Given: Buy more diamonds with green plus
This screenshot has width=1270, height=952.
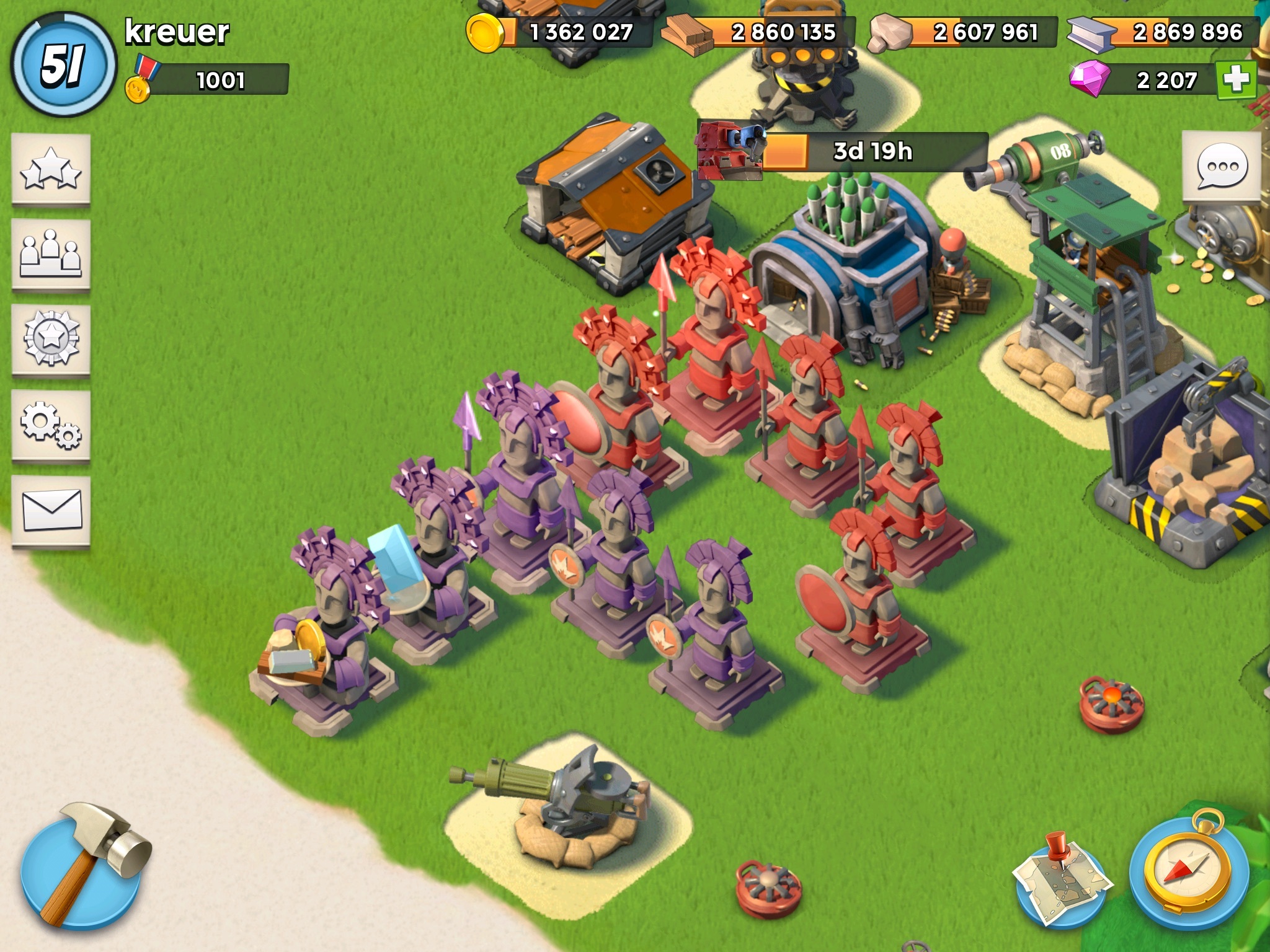Looking at the screenshot, I should [x=1235, y=80].
